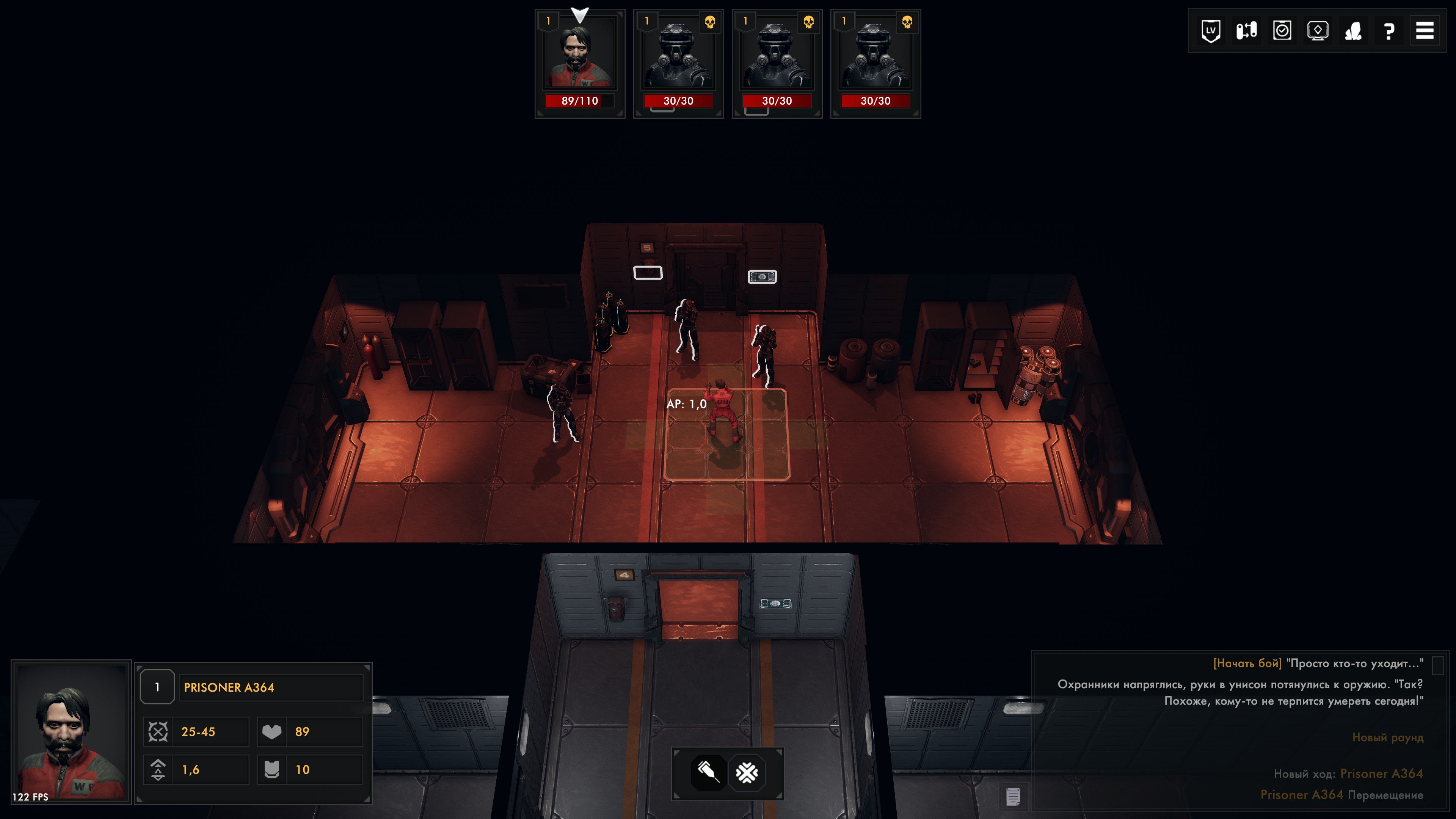1456x819 pixels.
Task: Open the crystals resource icon
Action: [x=1353, y=30]
